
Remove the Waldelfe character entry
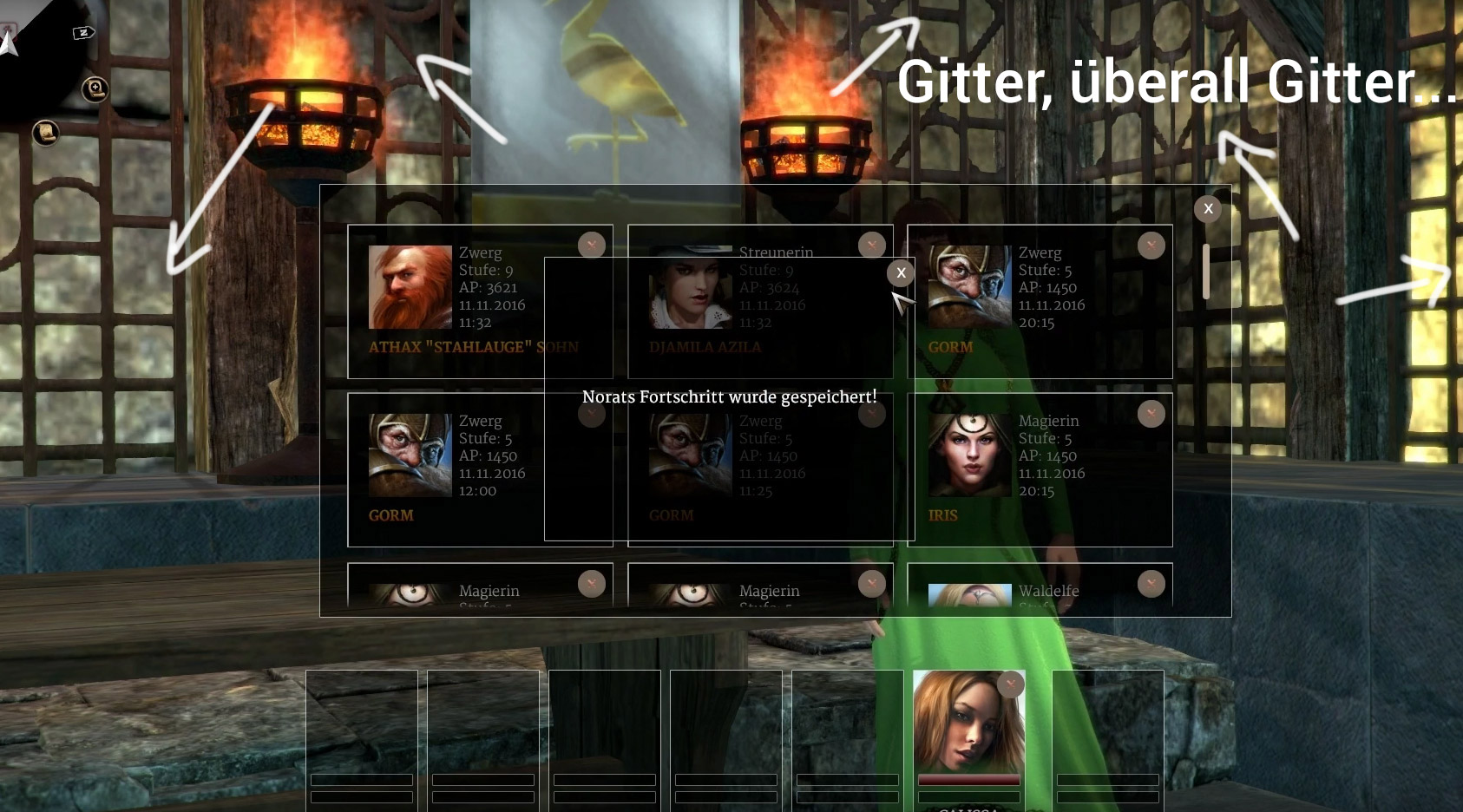tap(1151, 584)
